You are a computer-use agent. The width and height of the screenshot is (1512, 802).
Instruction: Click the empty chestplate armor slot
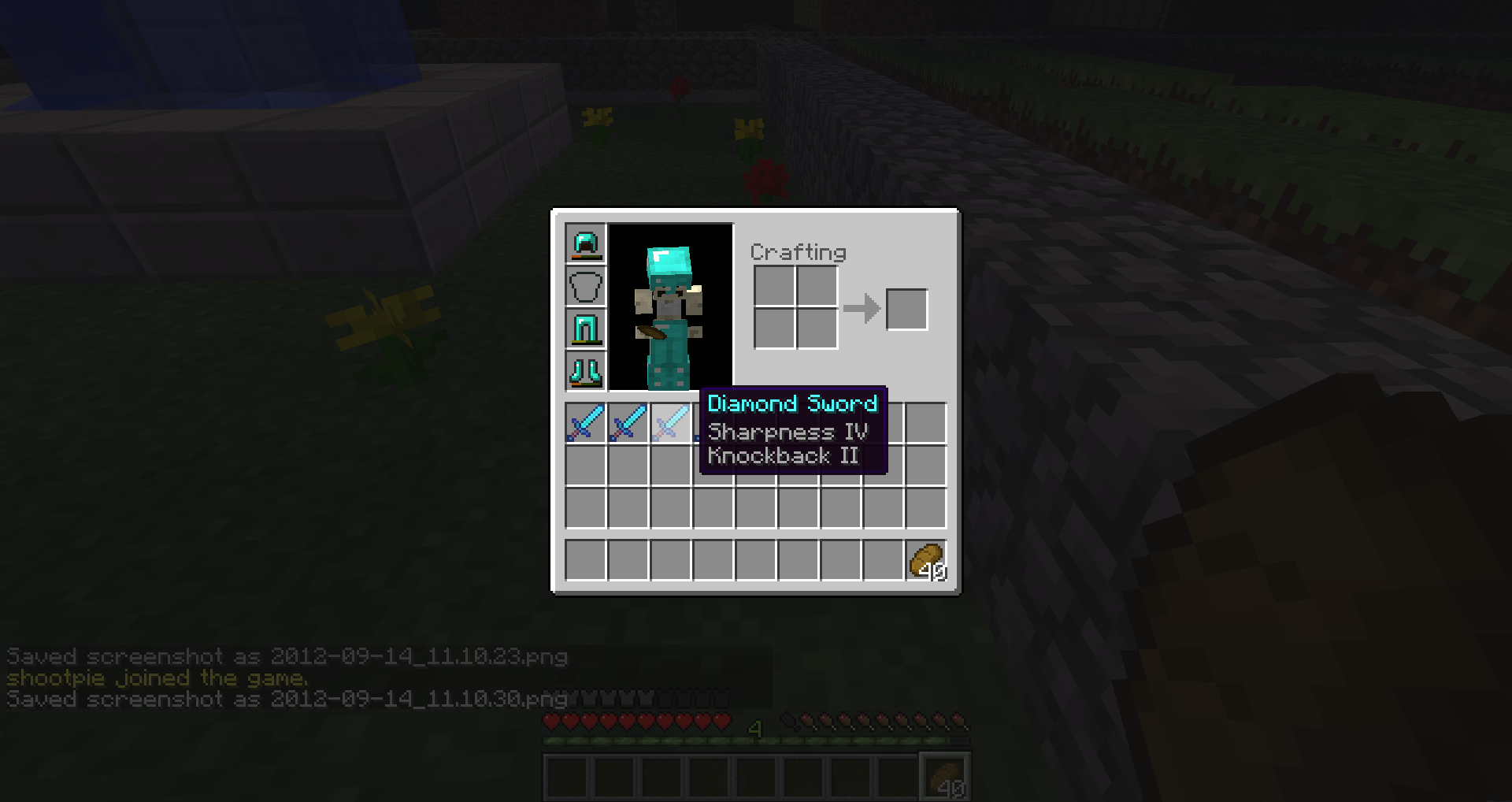(x=584, y=287)
